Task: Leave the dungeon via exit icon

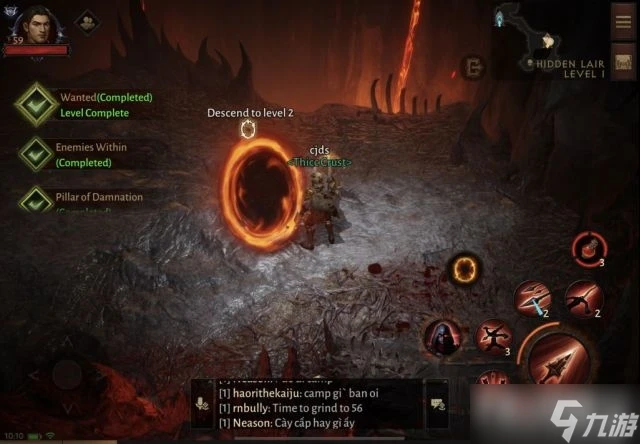Action: tap(471, 66)
